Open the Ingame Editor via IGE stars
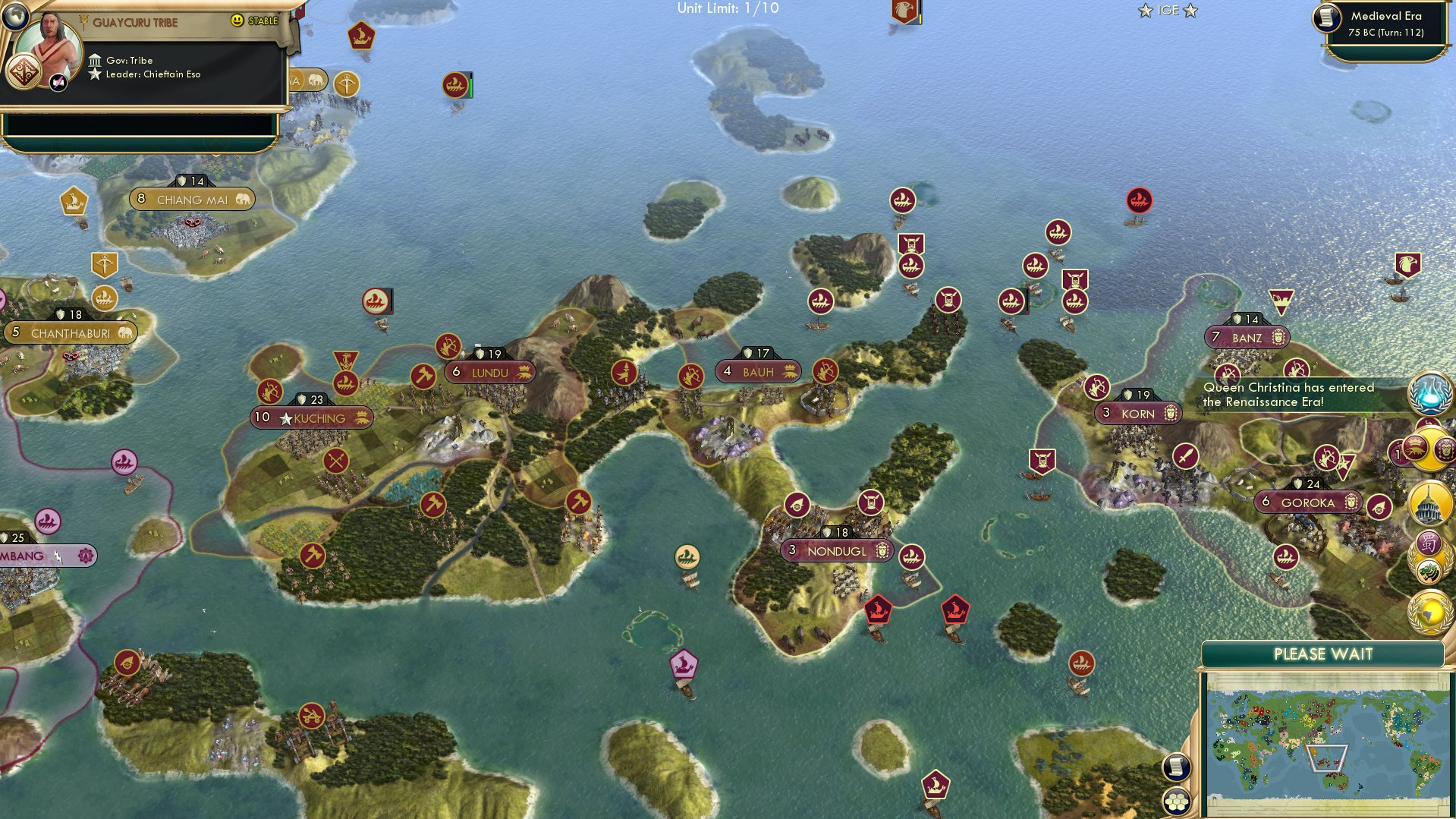Viewport: 1456px width, 819px height. pyautogui.click(x=1166, y=10)
